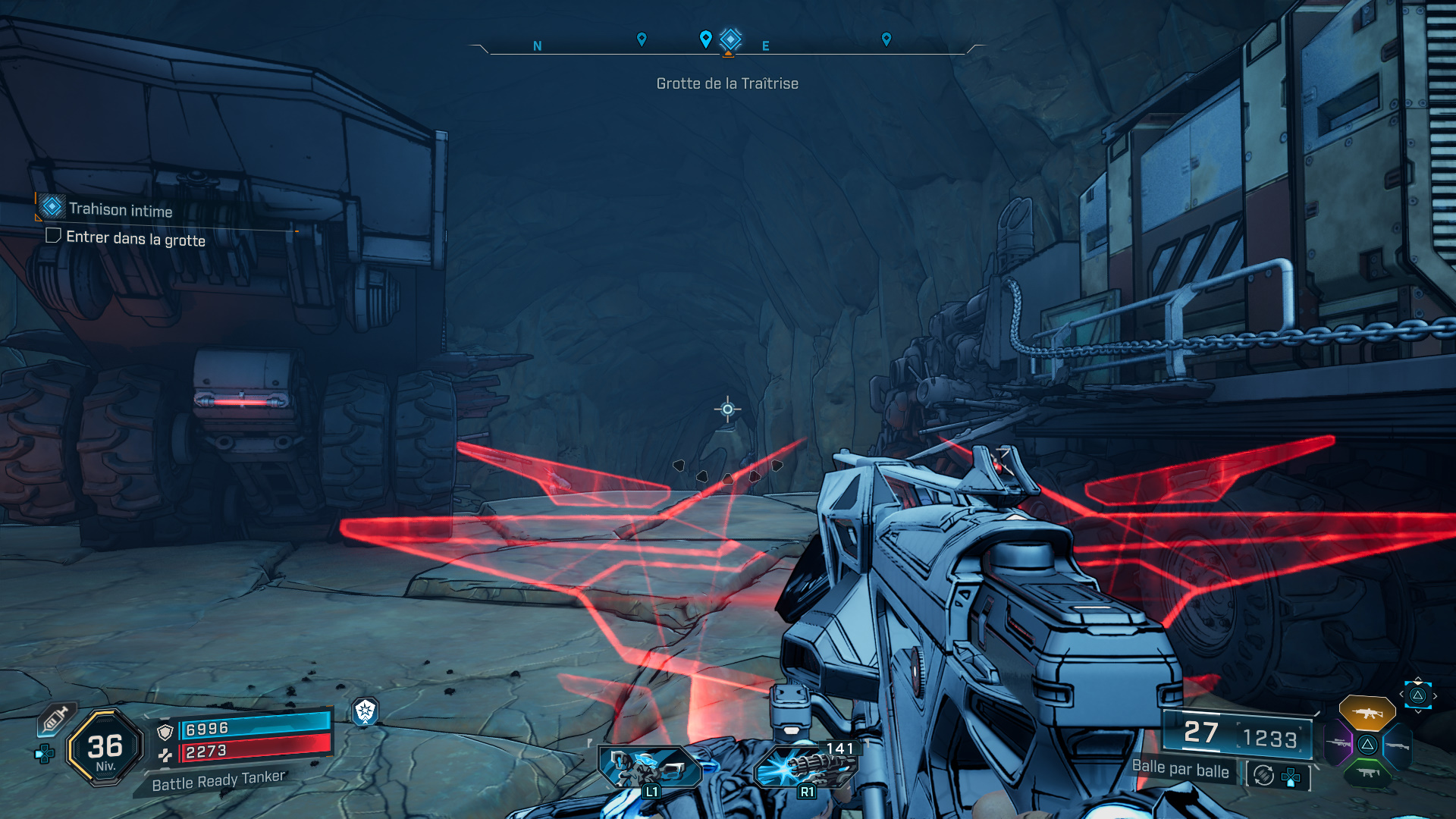1456x819 pixels.
Task: Select the orange assault rifle weapon slot
Action: tap(1367, 713)
